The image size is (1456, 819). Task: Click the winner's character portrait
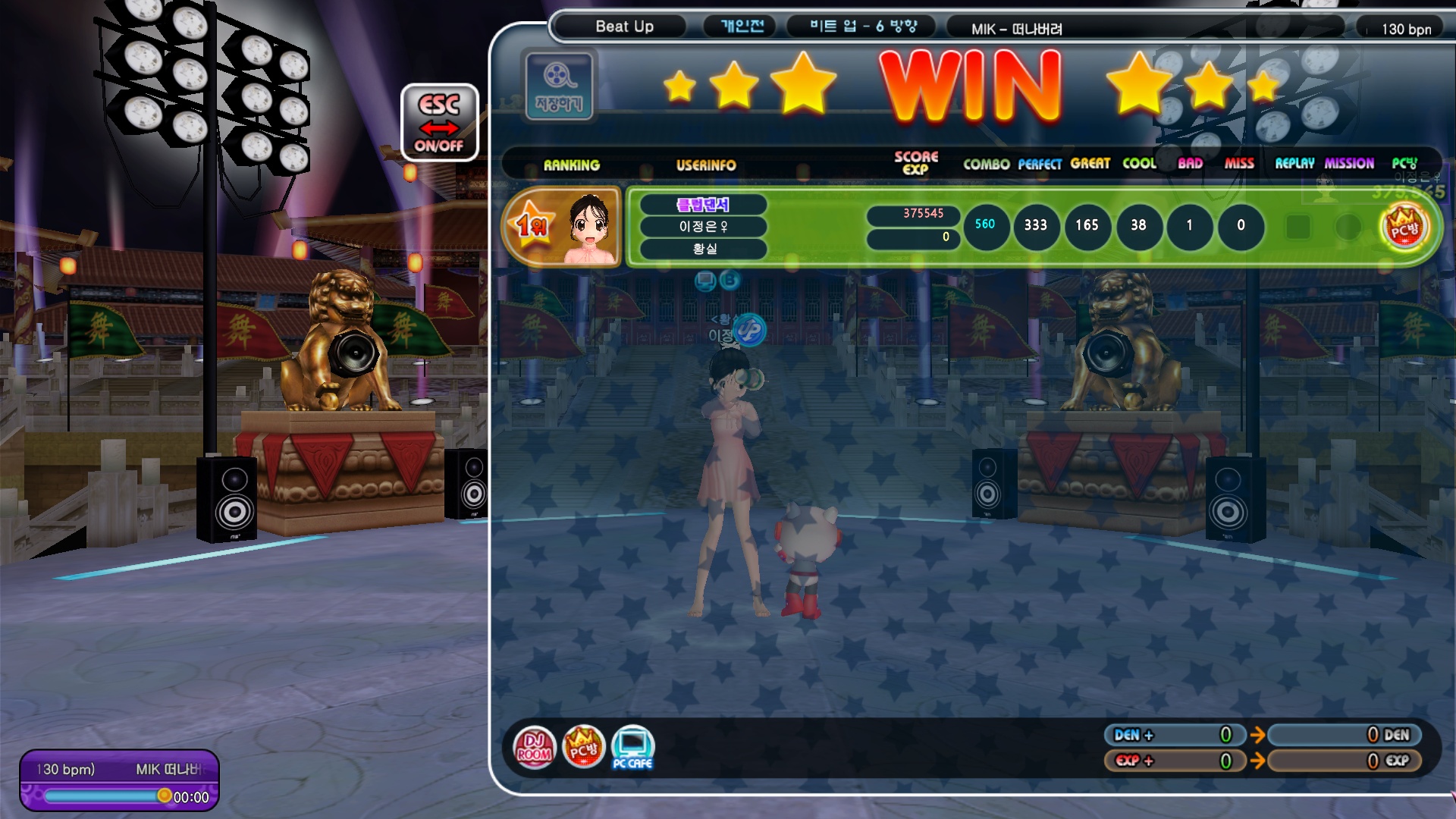pyautogui.click(x=589, y=227)
